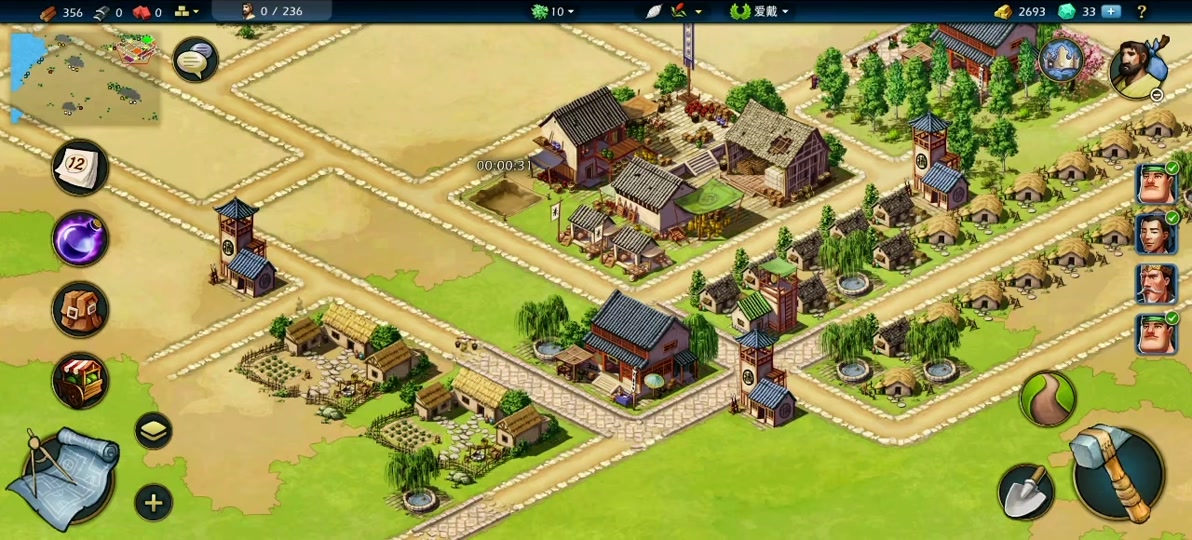This screenshot has width=1192, height=540.
Task: Toggle the overlay layers button
Action: coord(153,431)
